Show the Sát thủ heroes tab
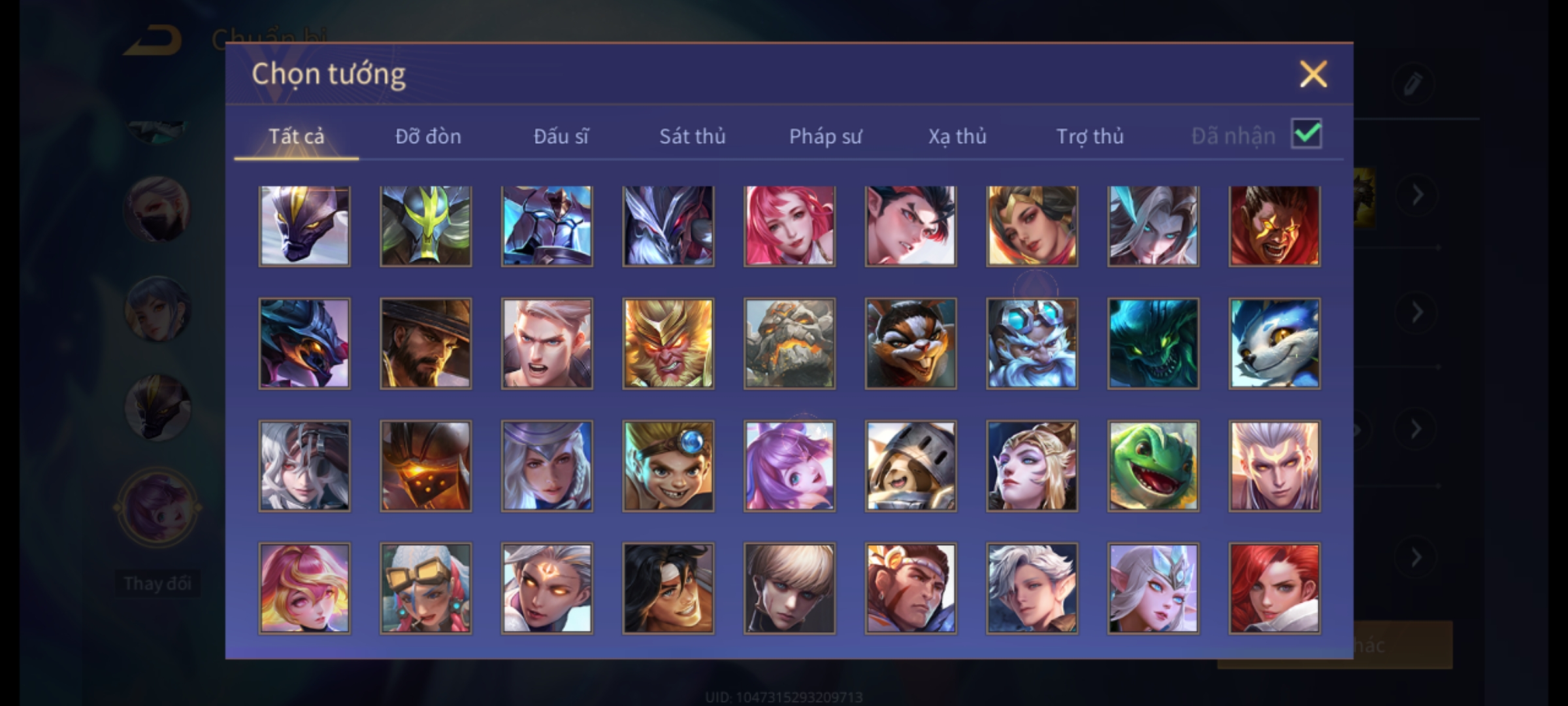This screenshot has height=706, width=1568. point(692,136)
